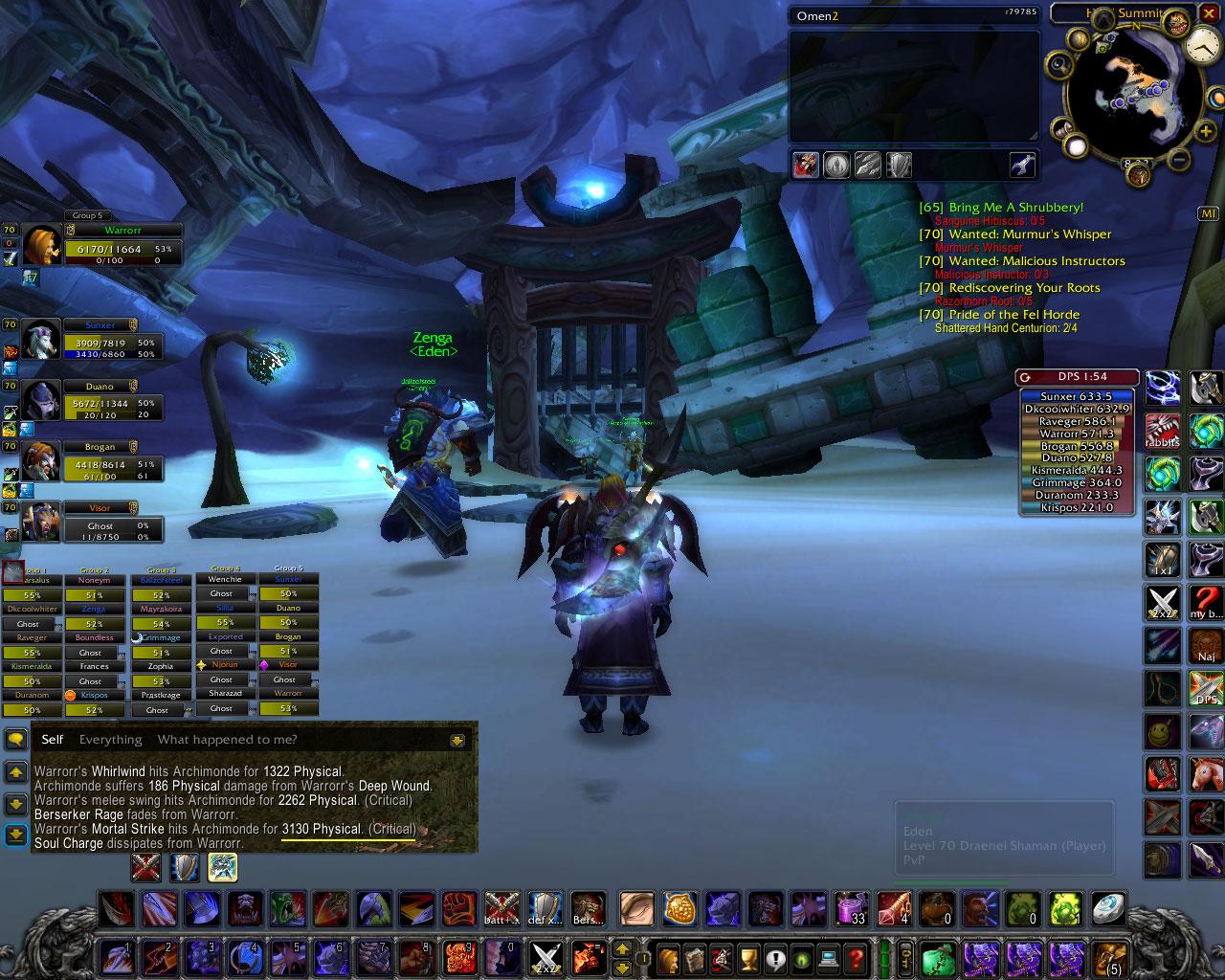Click the DPS meter header bar
The width and height of the screenshot is (1225, 980).
(x=1077, y=377)
